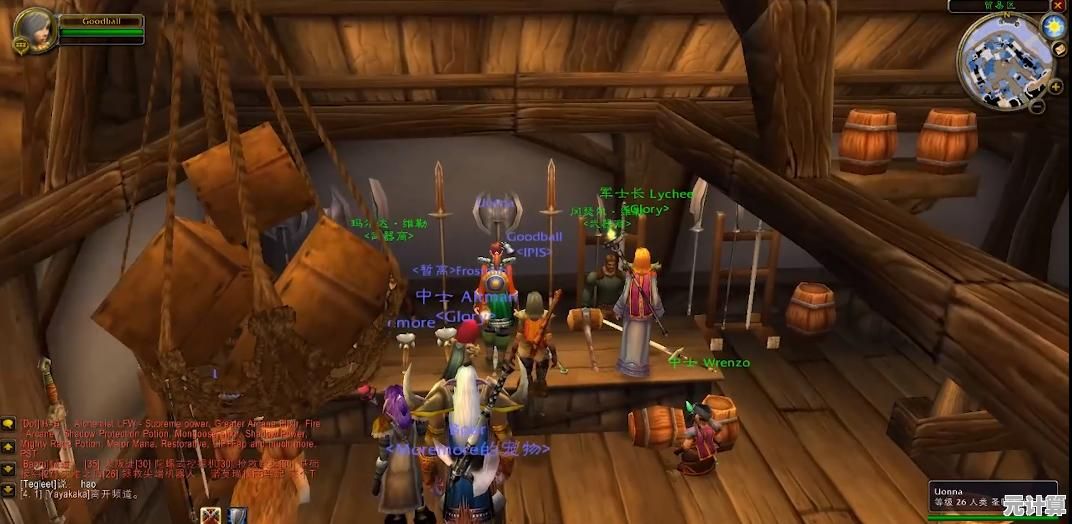The image size is (1072, 524).
Task: Click the Yayakaka name in chat
Action: pyautogui.click(x=67, y=493)
